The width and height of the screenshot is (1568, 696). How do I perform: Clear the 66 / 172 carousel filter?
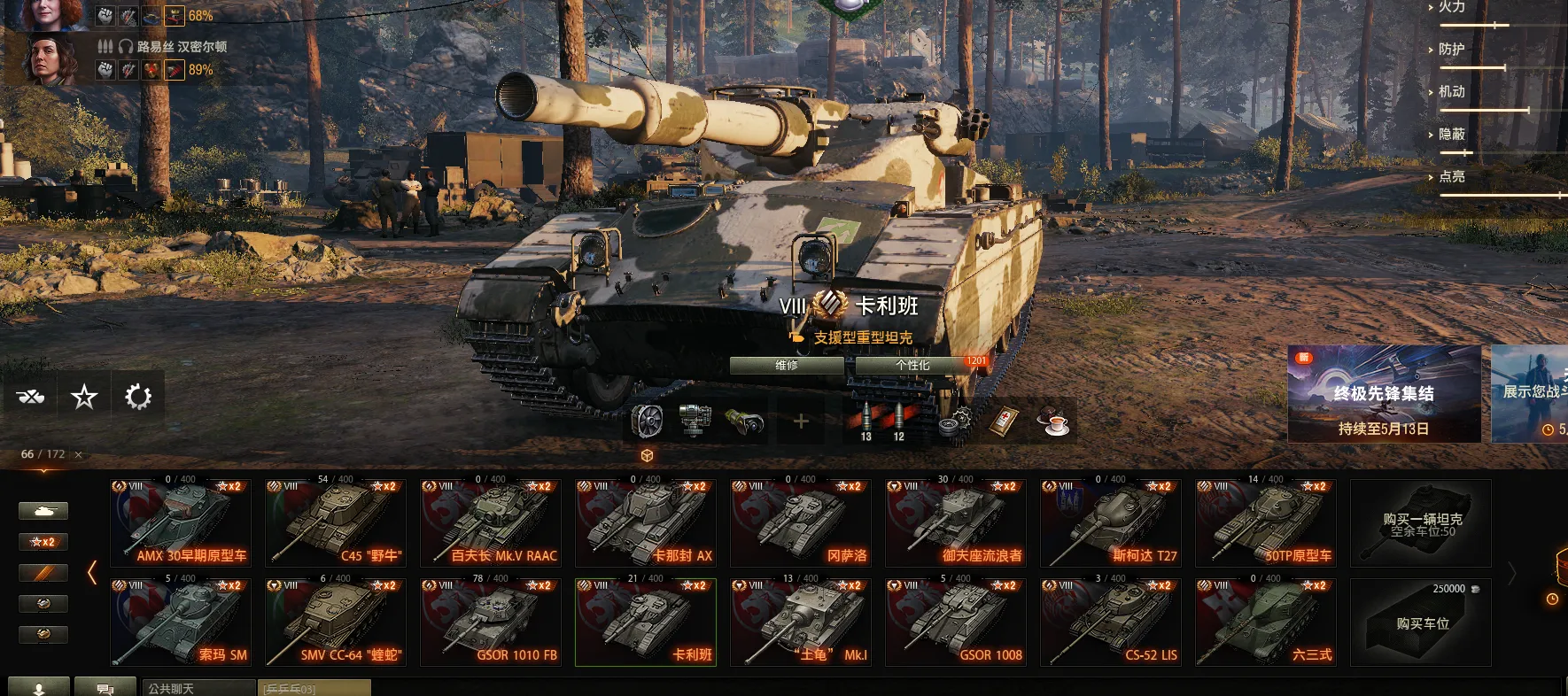[x=79, y=455]
